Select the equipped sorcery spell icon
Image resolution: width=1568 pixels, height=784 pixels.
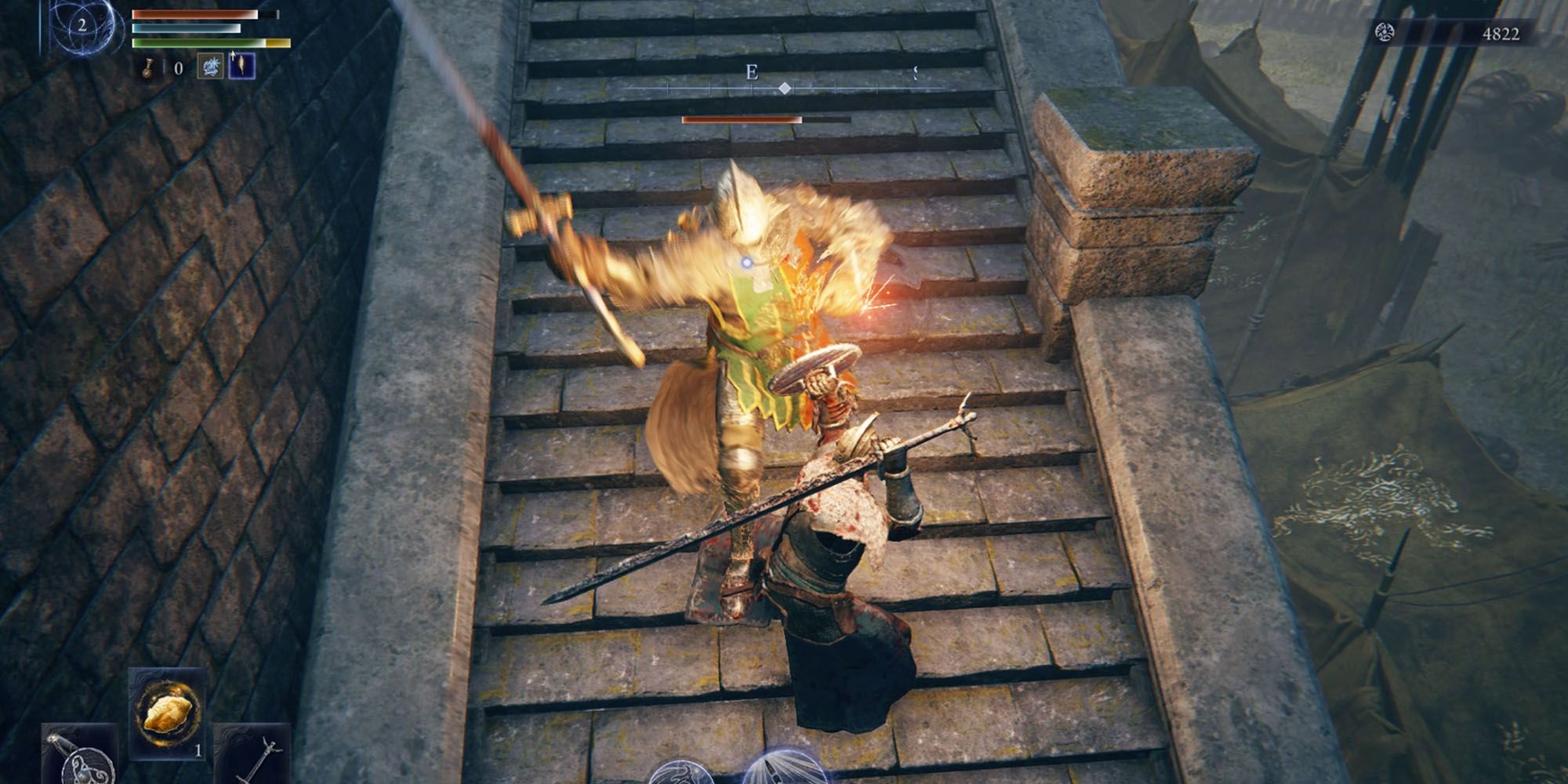(x=210, y=67)
